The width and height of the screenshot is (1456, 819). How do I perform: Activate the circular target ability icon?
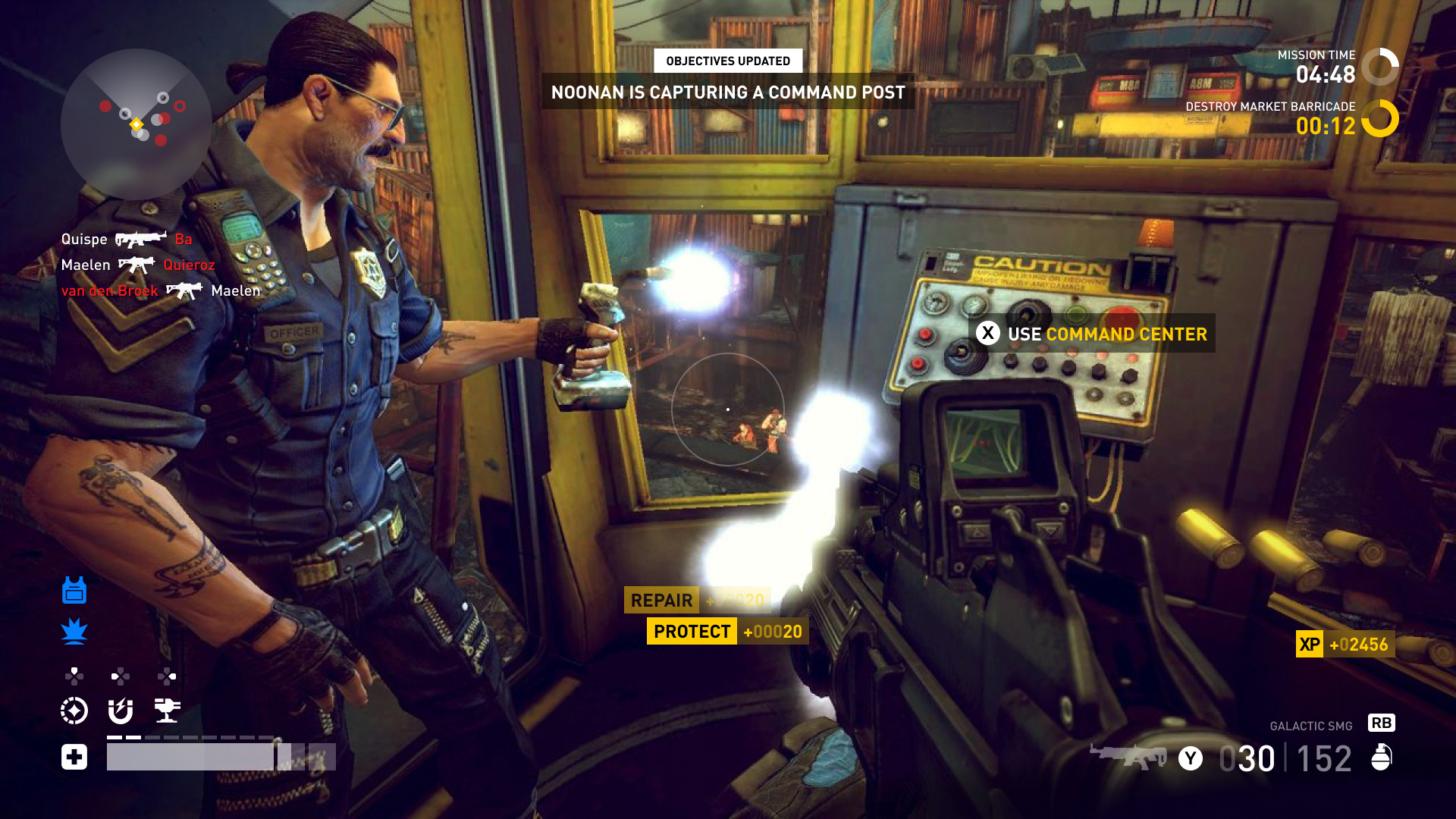74,711
